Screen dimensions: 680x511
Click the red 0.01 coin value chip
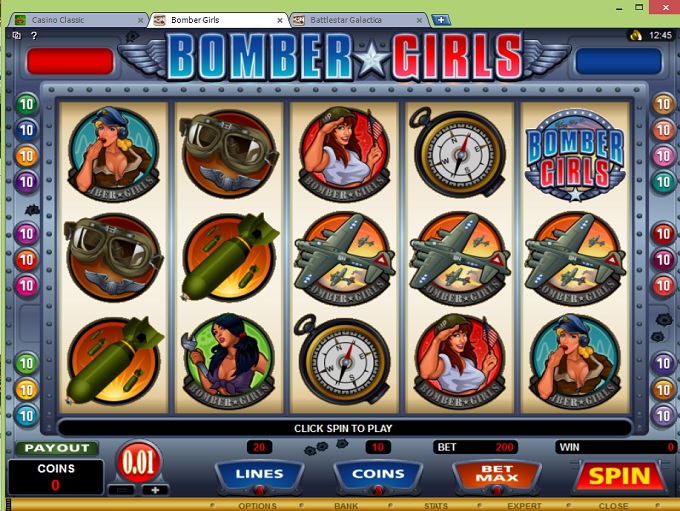[x=140, y=462]
